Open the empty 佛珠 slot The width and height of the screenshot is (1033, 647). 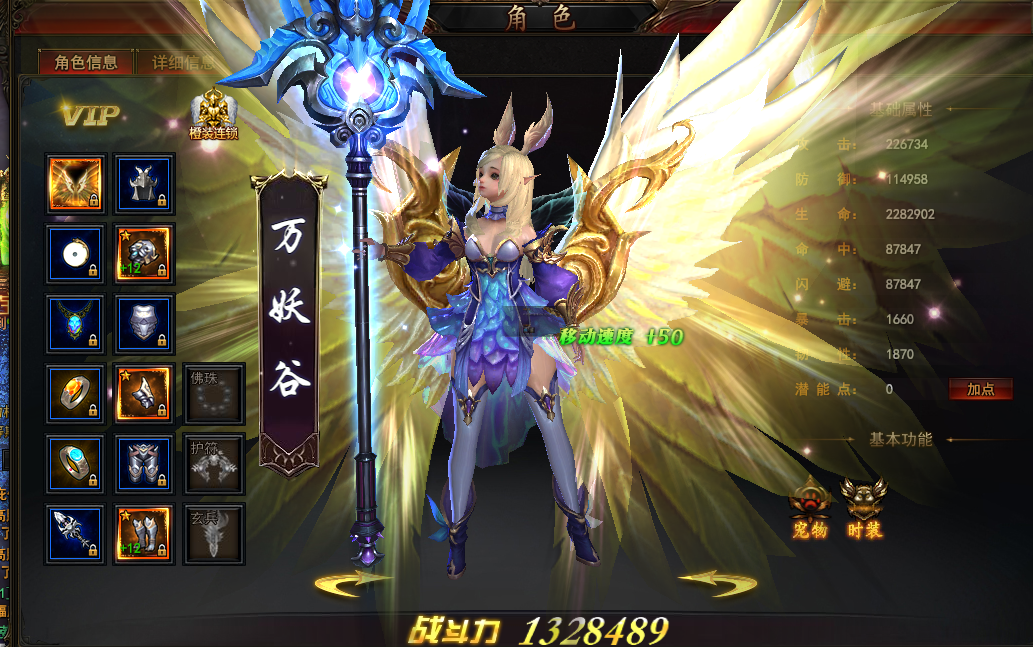pos(214,393)
